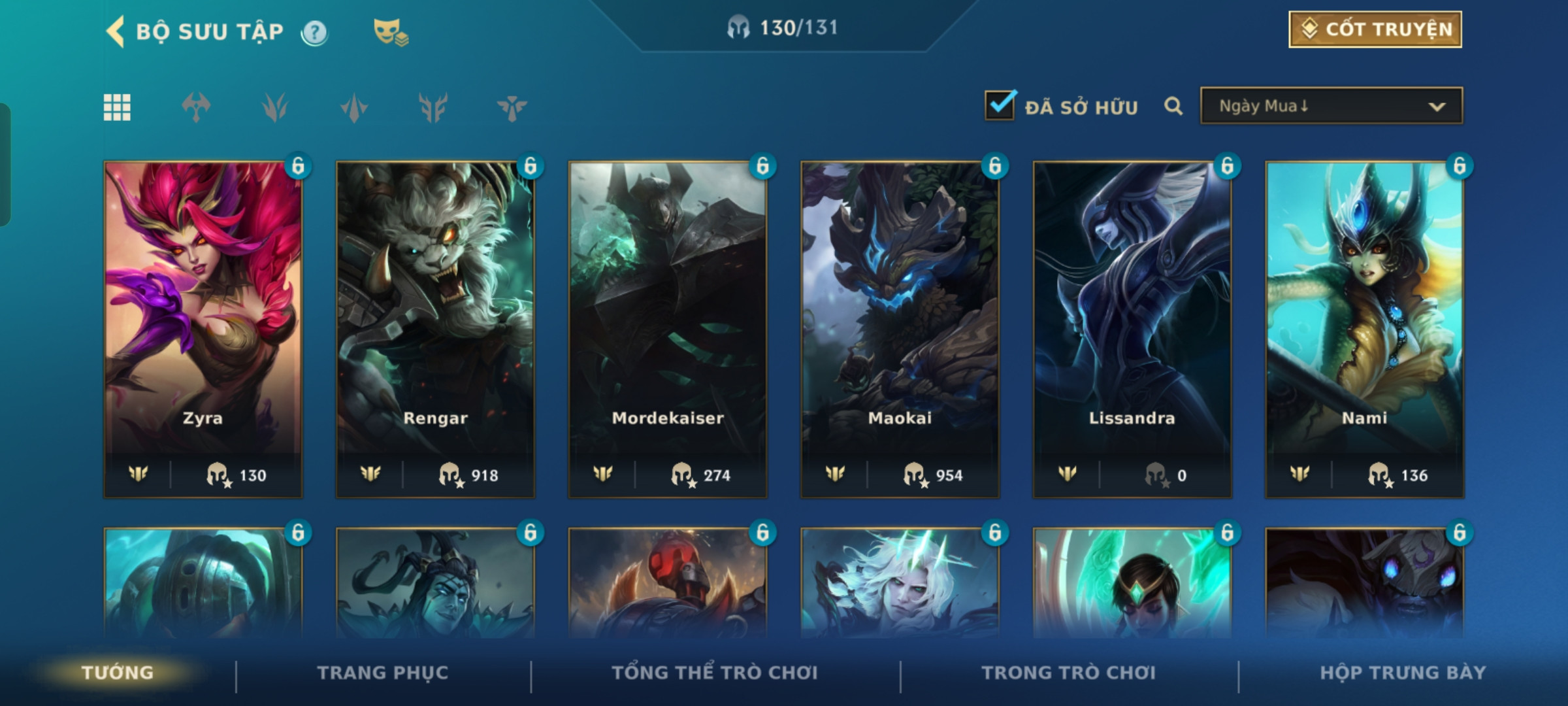This screenshot has width=1568, height=706.
Task: Go back from Bộ Sưu Tập
Action: [116, 31]
